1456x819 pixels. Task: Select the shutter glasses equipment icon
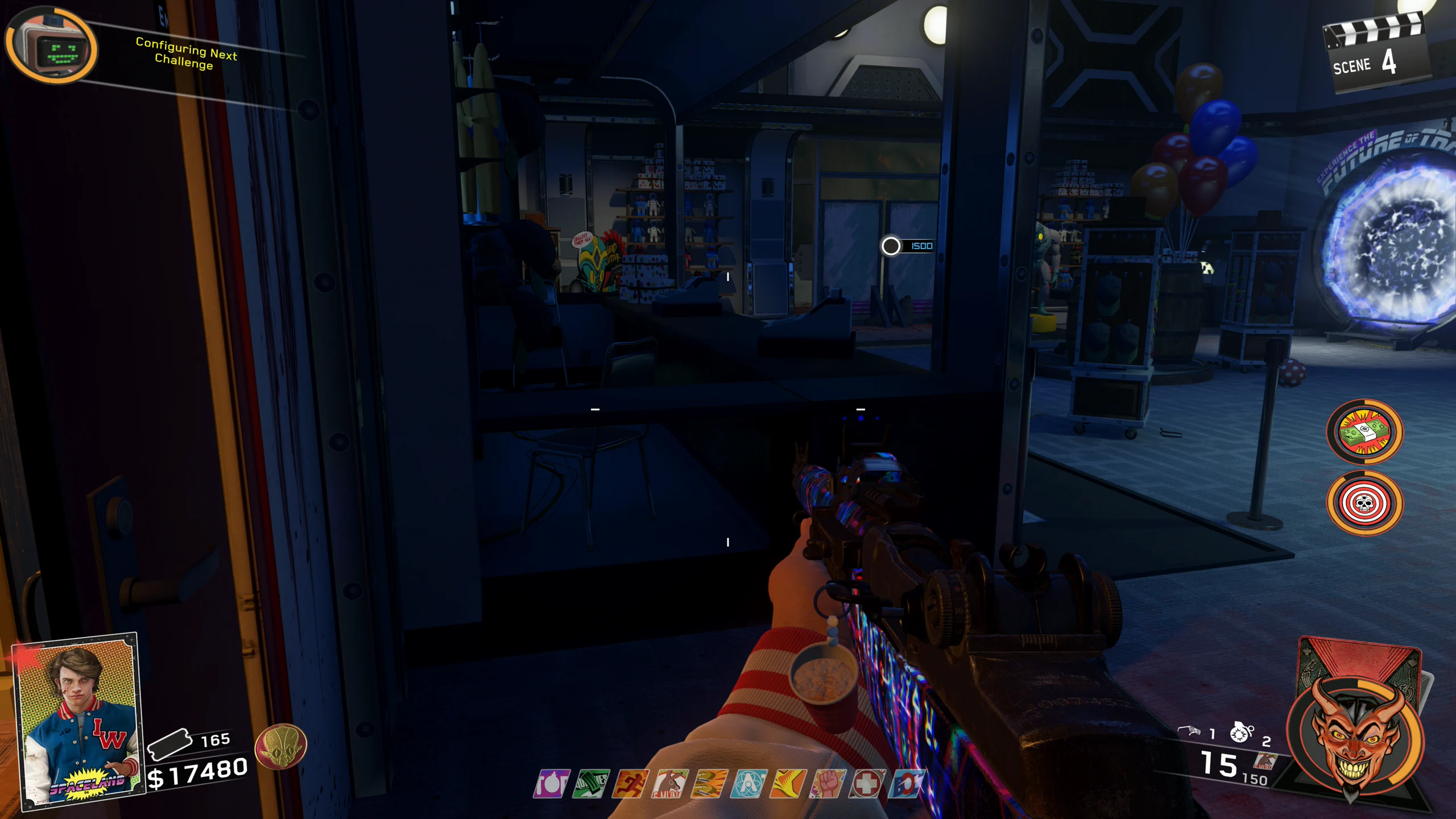1189,731
